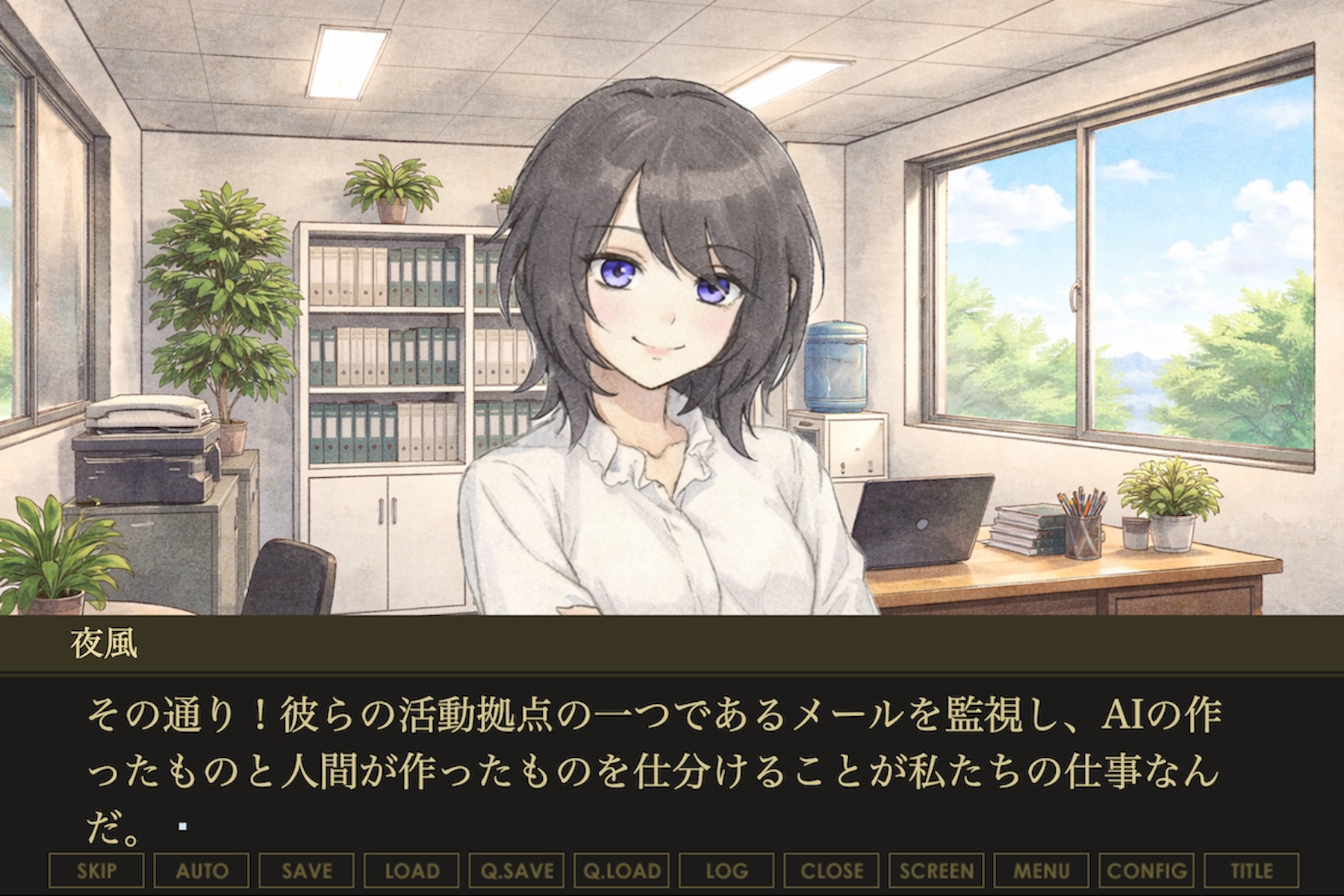Quick load with Q.LOAD

point(622,871)
